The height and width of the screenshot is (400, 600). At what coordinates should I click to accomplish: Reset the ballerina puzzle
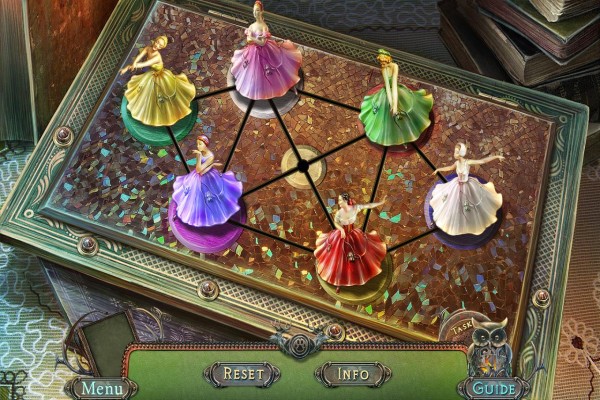243,374
